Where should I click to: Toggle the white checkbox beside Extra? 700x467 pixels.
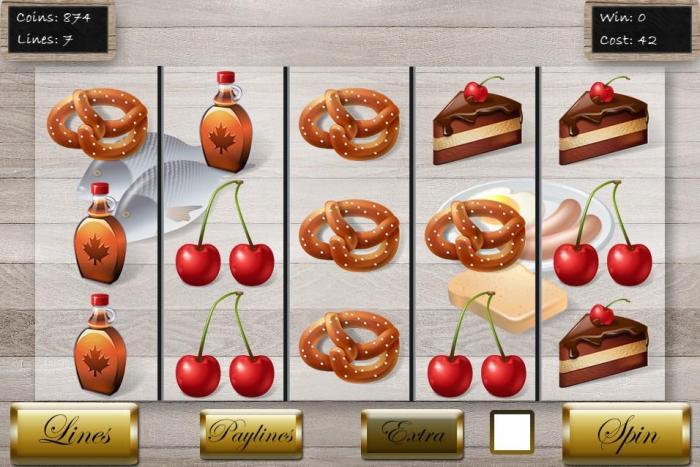click(512, 432)
